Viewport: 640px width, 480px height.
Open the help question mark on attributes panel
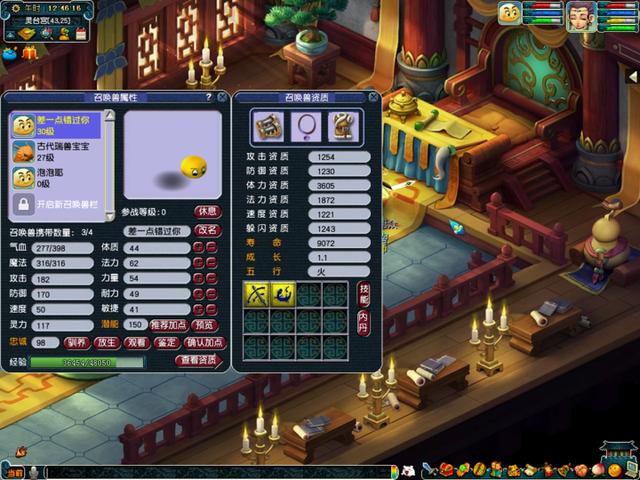(208, 97)
